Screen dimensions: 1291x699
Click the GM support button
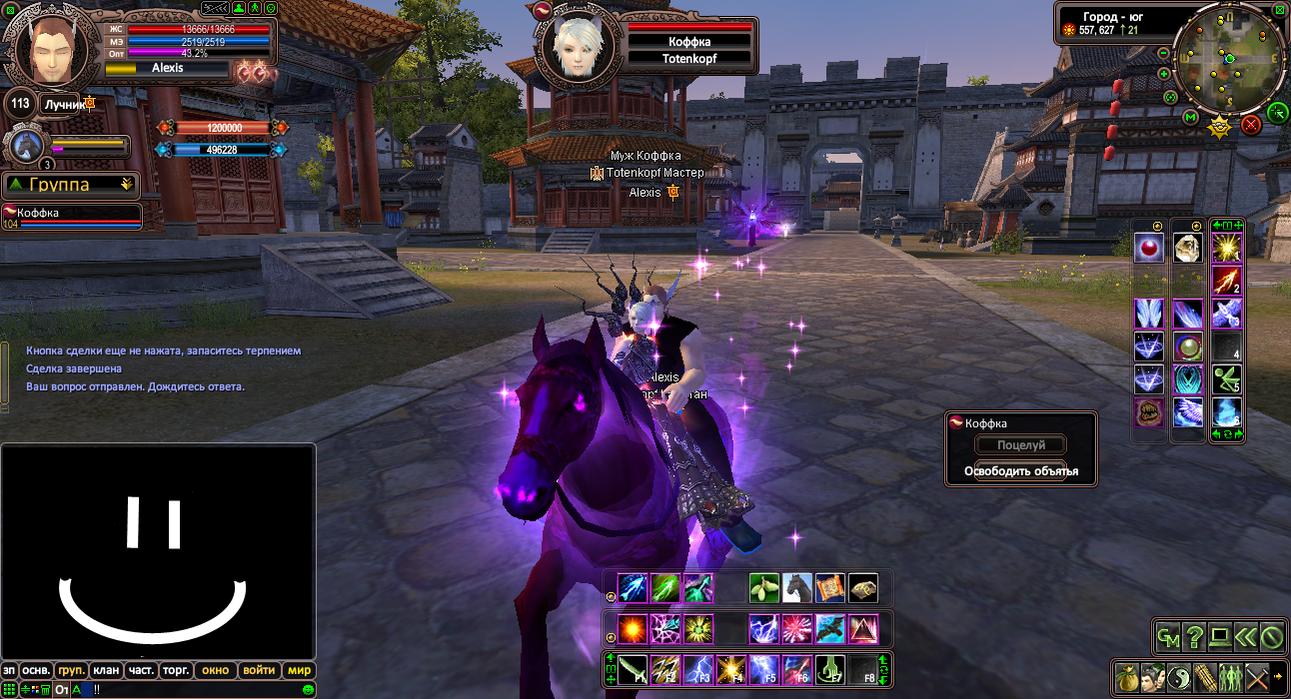tap(1167, 636)
